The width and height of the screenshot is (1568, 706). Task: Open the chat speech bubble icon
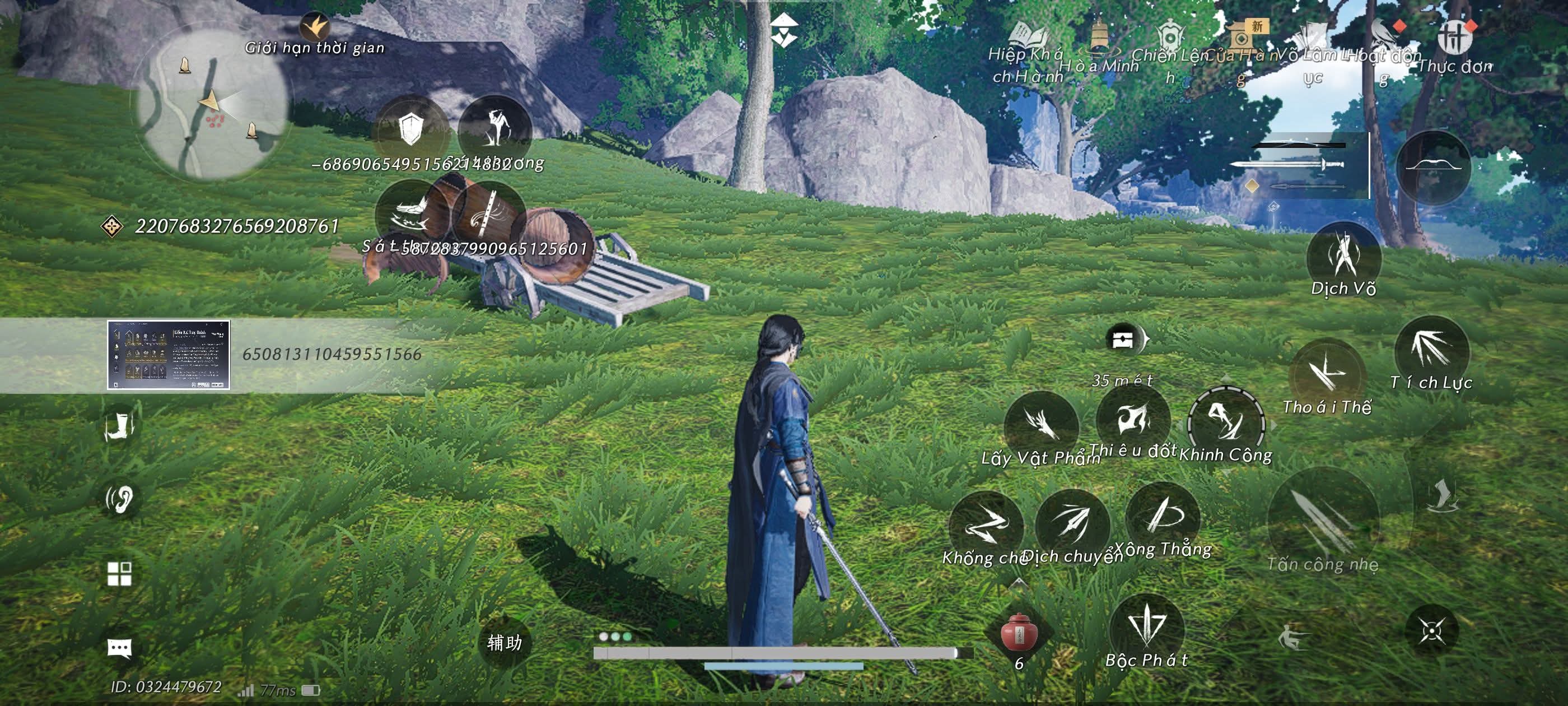point(119,648)
